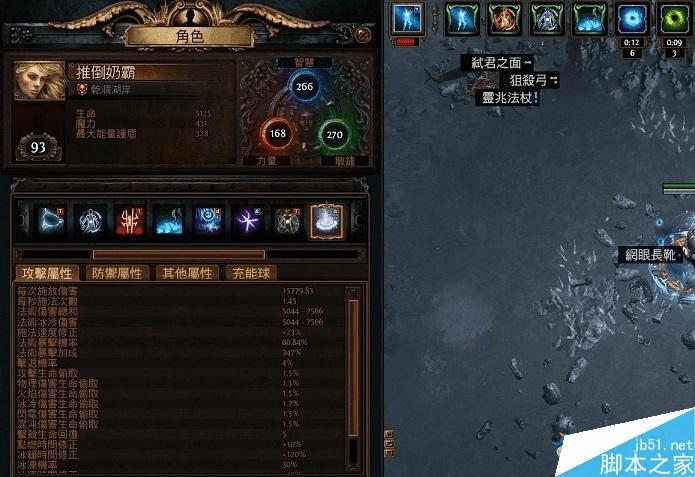Click the blue vortex buff icon
The height and width of the screenshot is (477, 695).
click(x=631, y=17)
